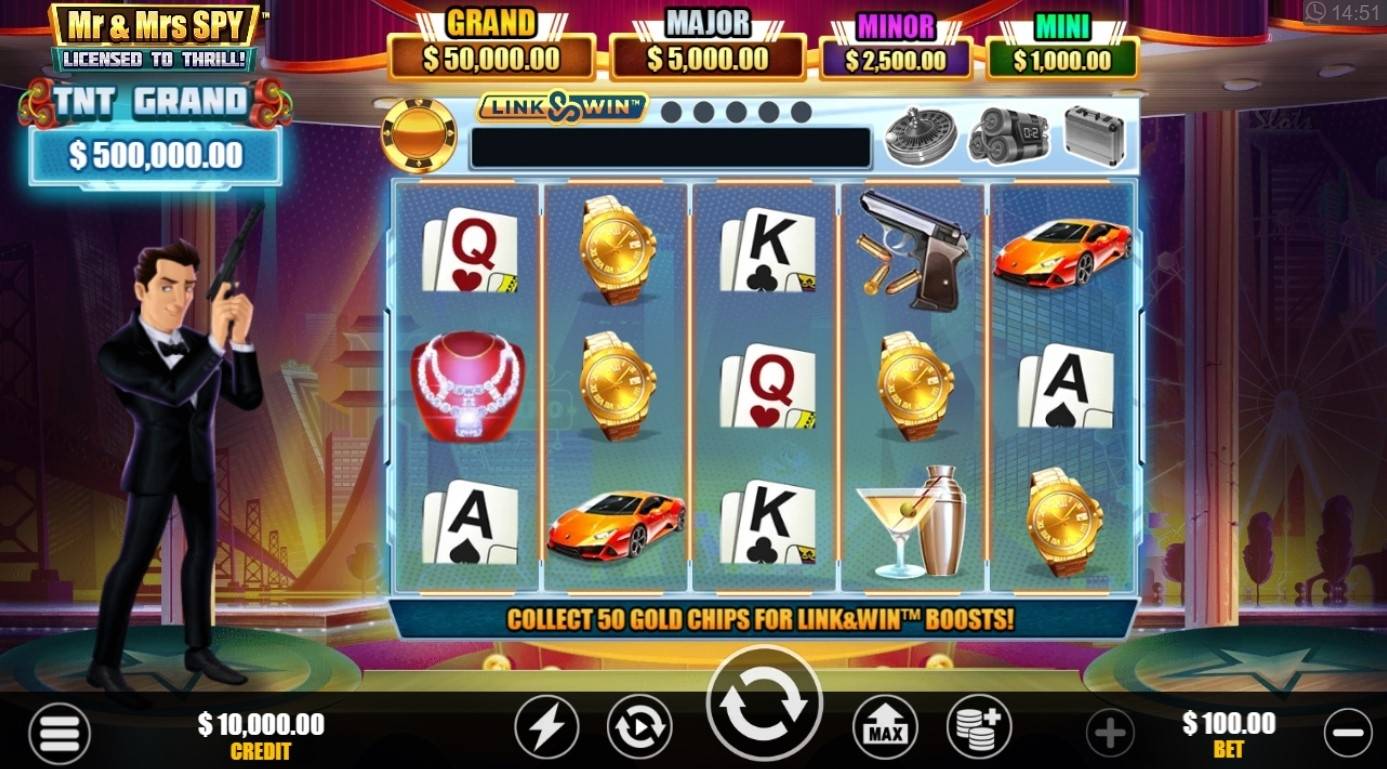
Task: Activate quick spin lightning bolt button
Action: 546,727
